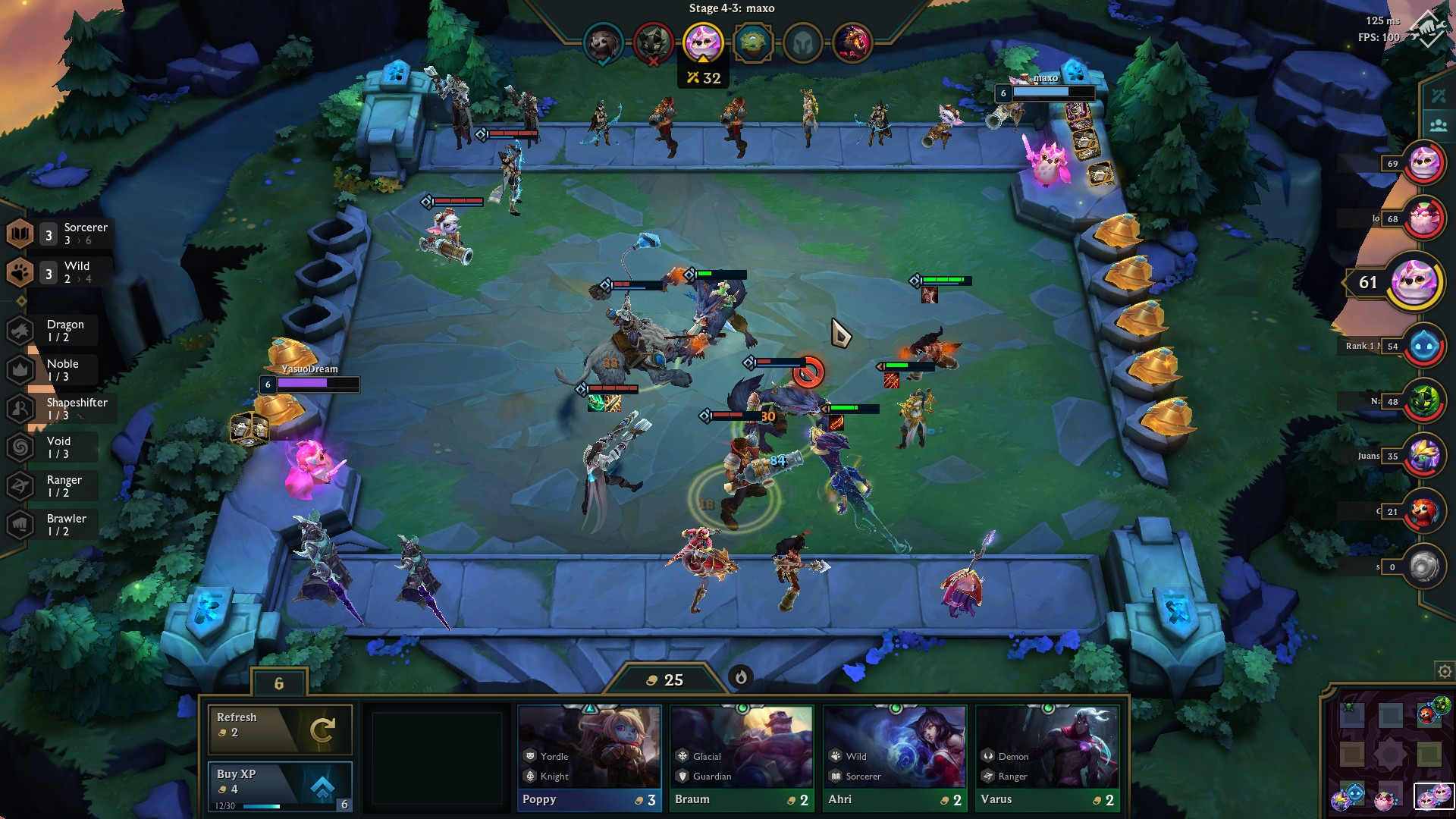Open the crossed-swords combat panel at top right
The image size is (1456, 819).
1437,95
